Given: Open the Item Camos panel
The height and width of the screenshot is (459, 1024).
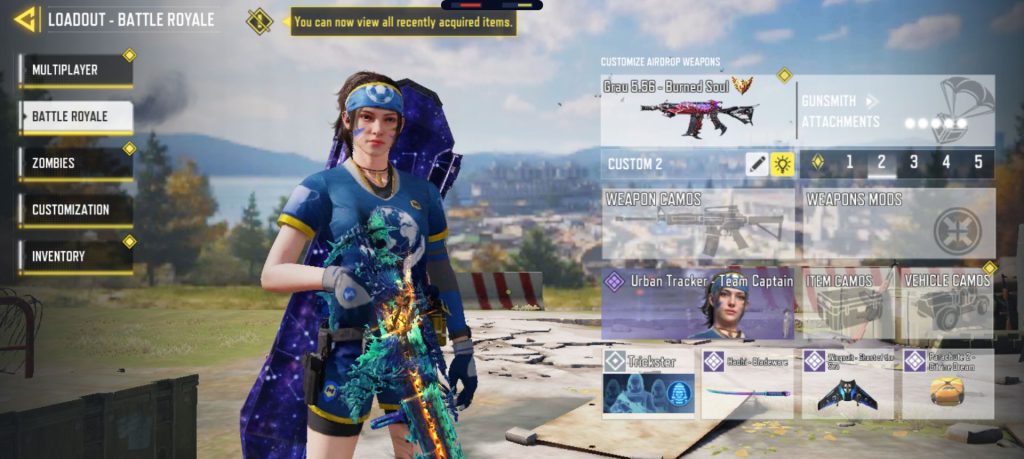Looking at the screenshot, I should click(848, 305).
